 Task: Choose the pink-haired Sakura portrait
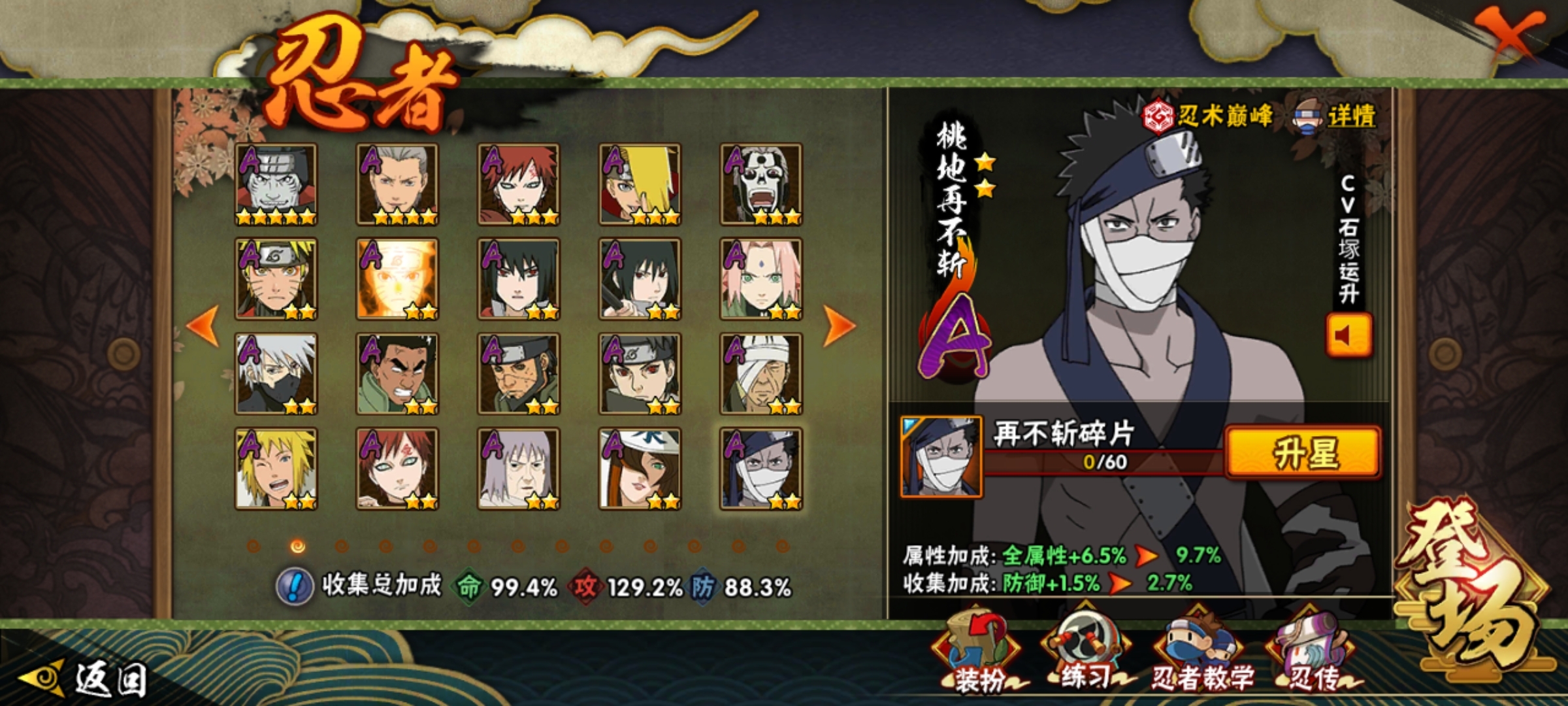[x=761, y=279]
